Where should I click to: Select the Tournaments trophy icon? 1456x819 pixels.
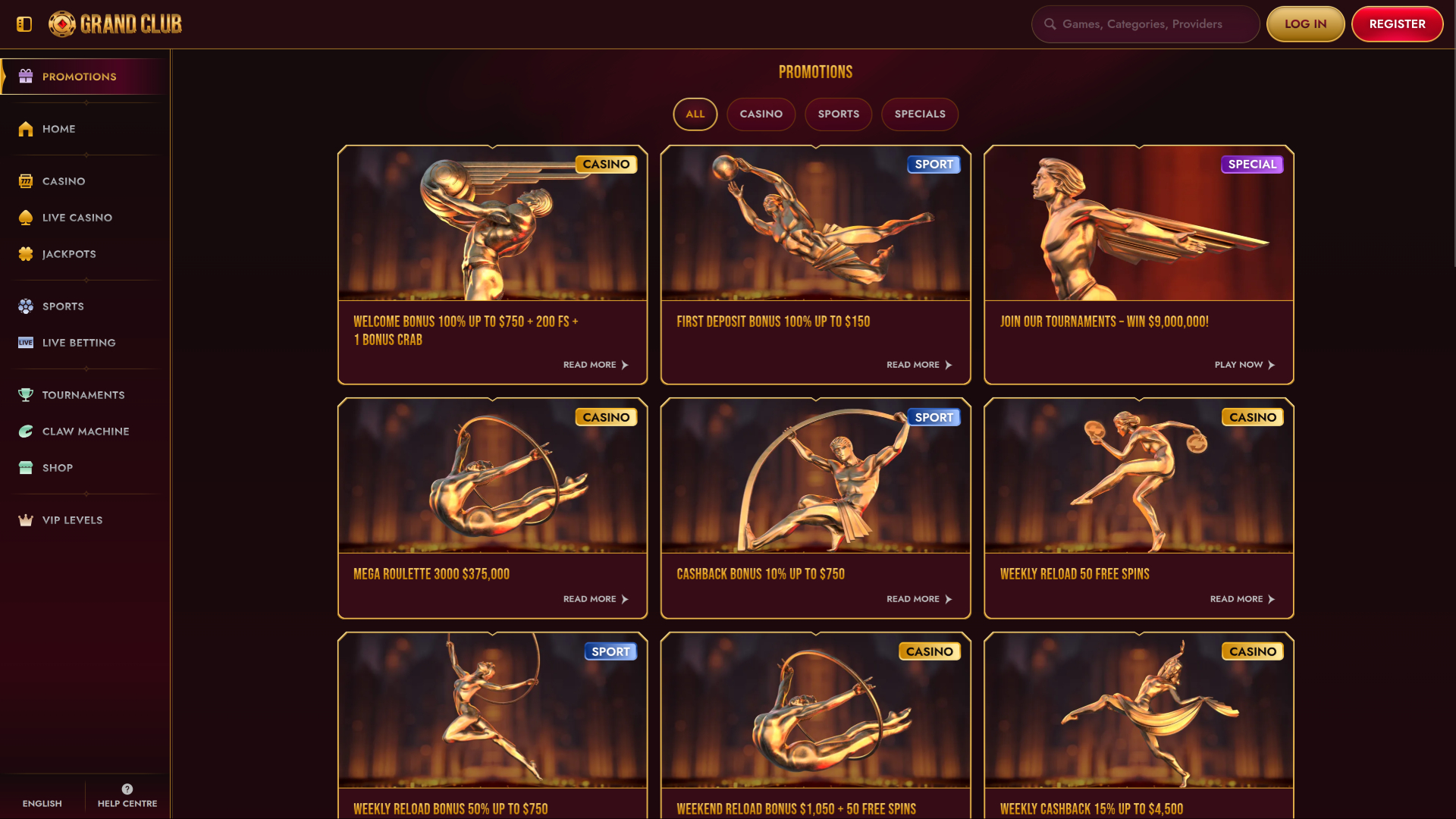tap(25, 394)
